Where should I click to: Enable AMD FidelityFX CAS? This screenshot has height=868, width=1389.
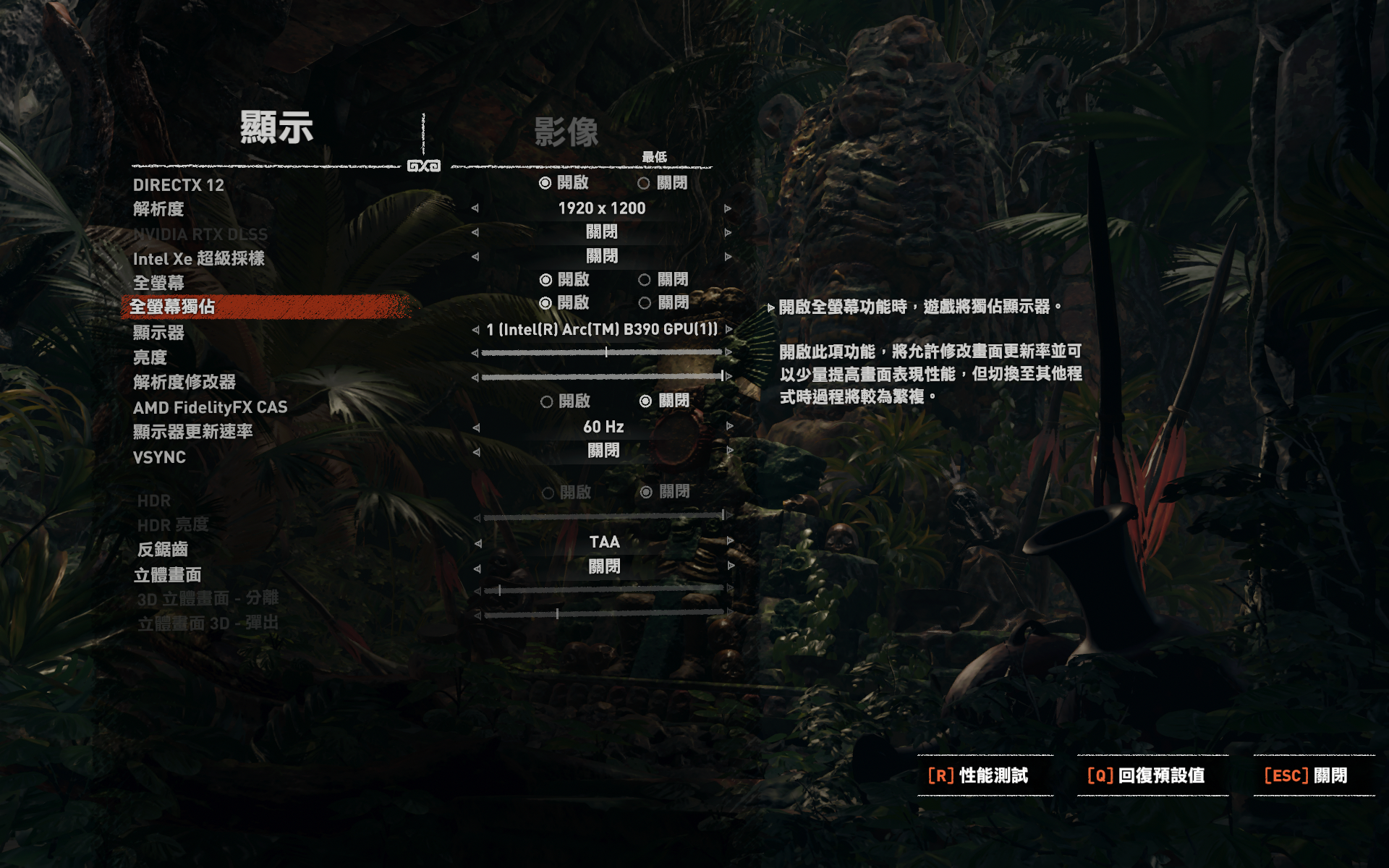pyautogui.click(x=547, y=401)
